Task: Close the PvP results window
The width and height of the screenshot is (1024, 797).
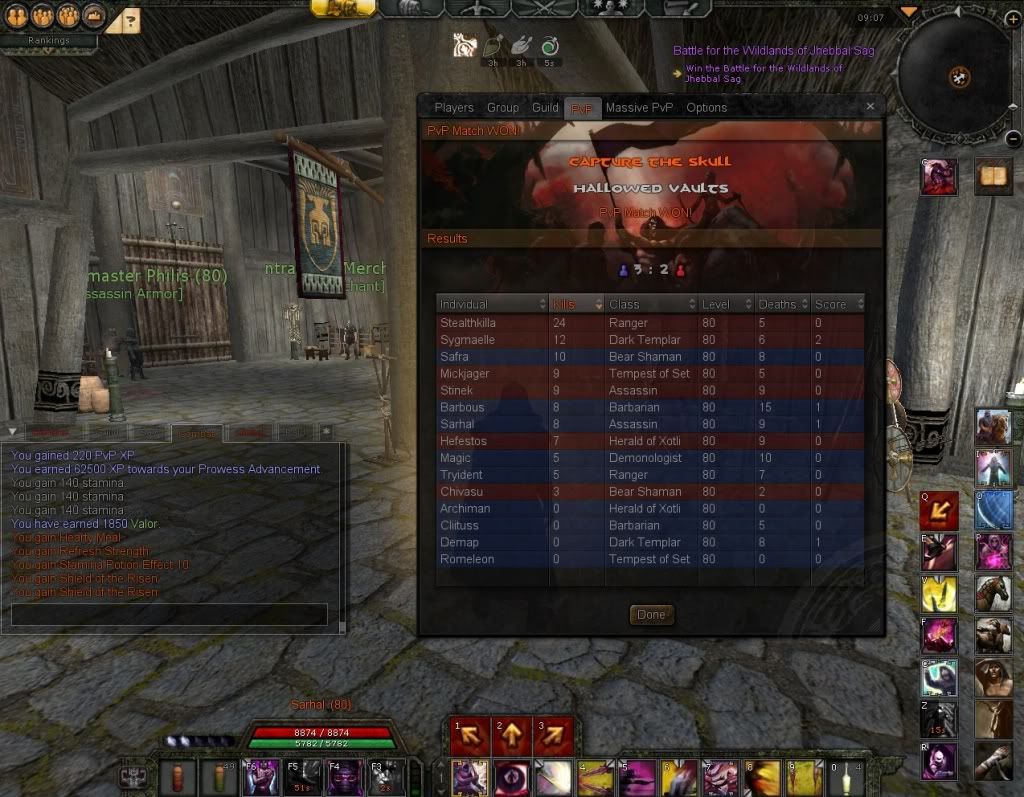Action: pyautogui.click(x=870, y=106)
